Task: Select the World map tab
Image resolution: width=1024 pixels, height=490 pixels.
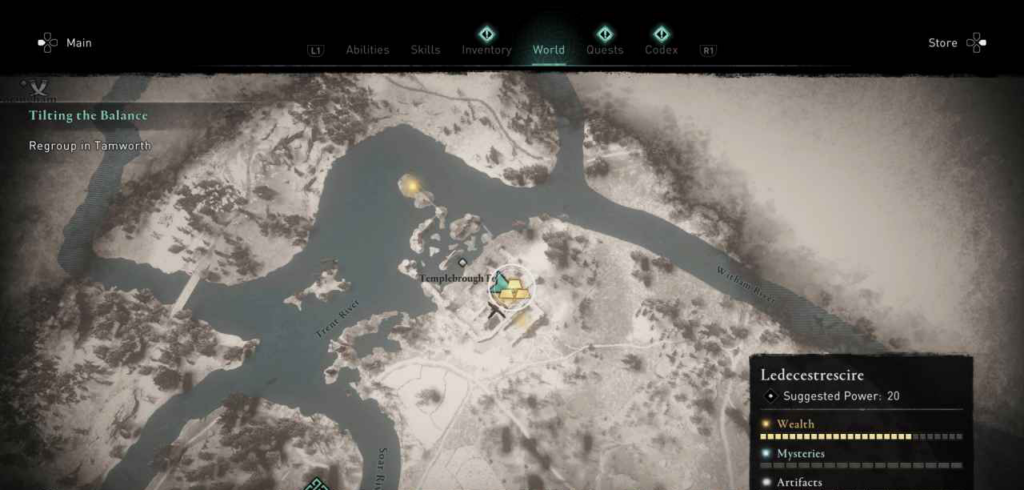Action: [548, 50]
